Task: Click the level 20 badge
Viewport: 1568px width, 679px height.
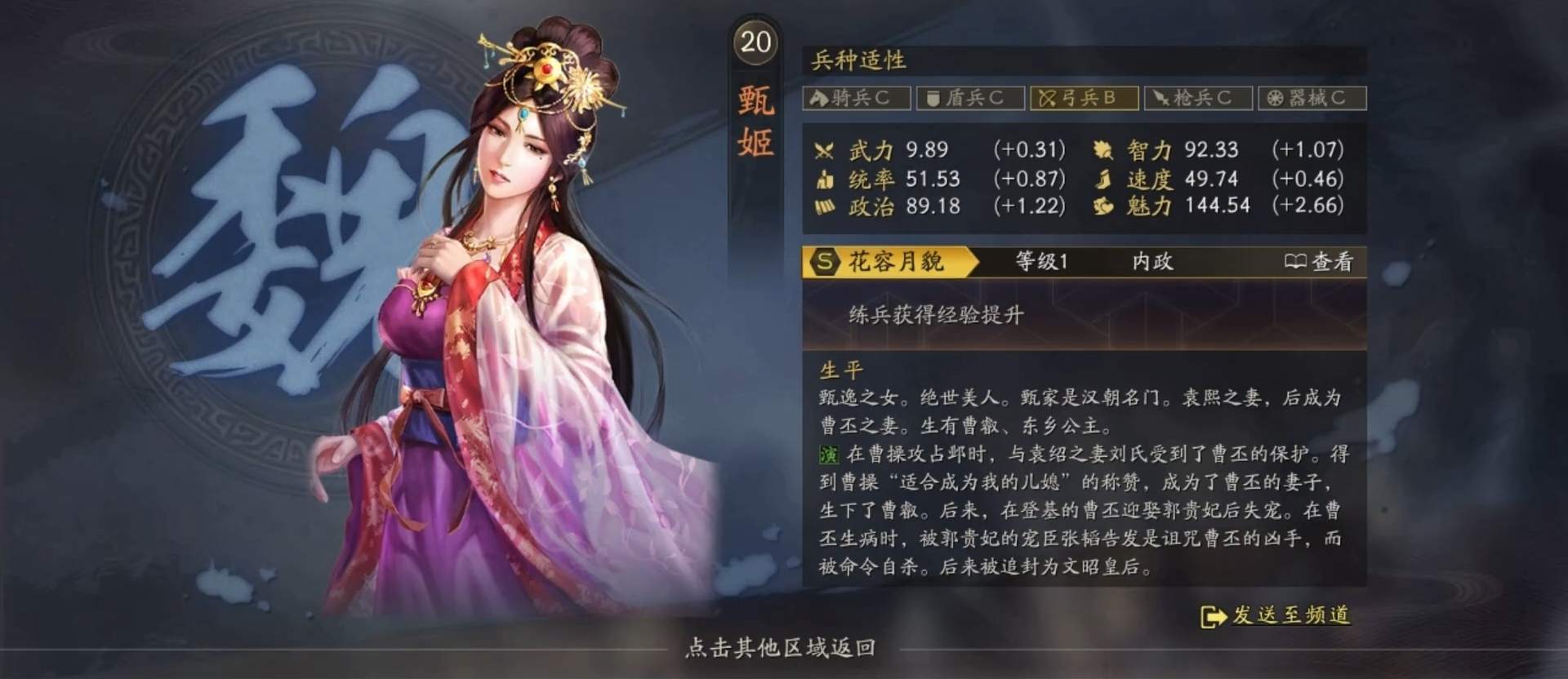Action: [755, 41]
